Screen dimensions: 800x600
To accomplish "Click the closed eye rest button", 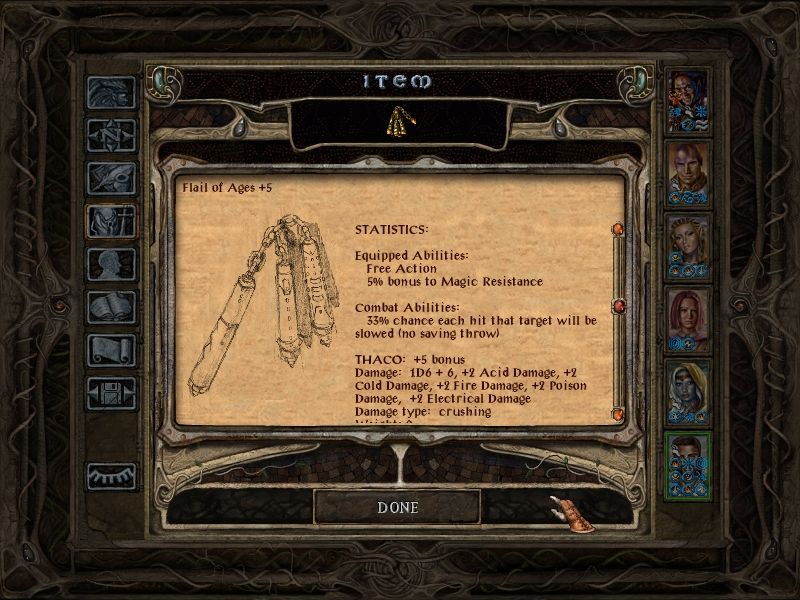I will coord(111,476).
